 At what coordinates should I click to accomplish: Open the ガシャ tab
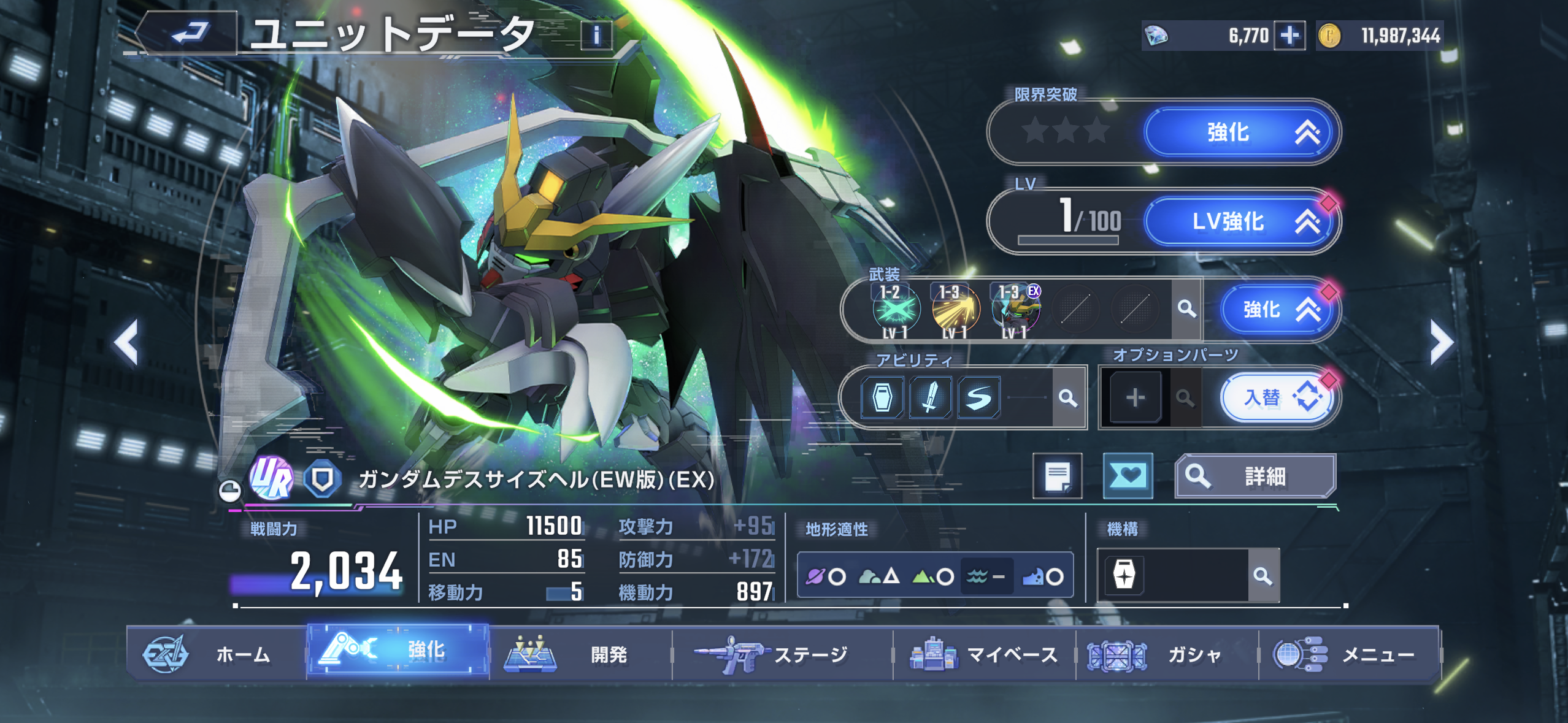pyautogui.click(x=1167, y=654)
